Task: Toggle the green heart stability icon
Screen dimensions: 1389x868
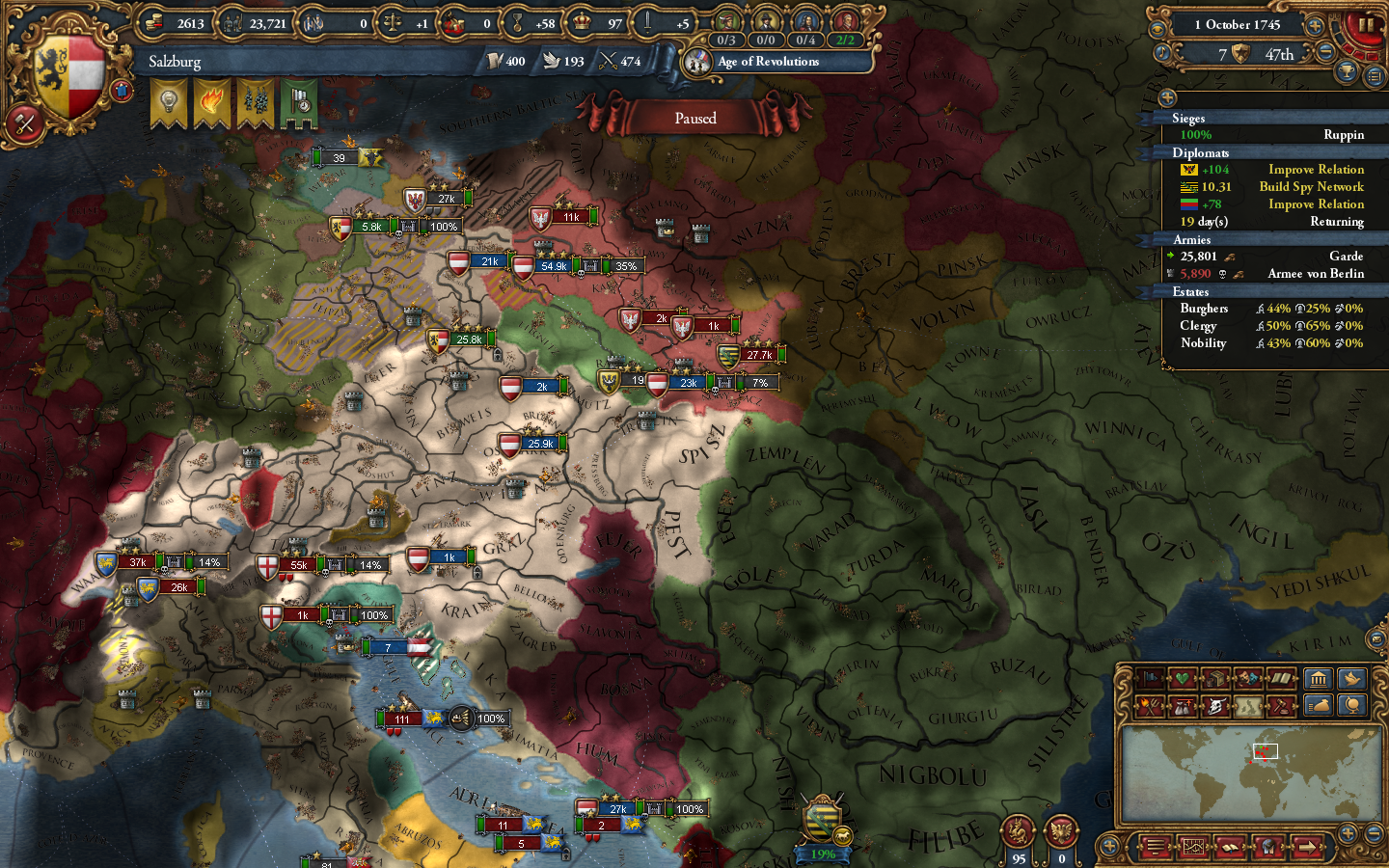Action: [1182, 678]
